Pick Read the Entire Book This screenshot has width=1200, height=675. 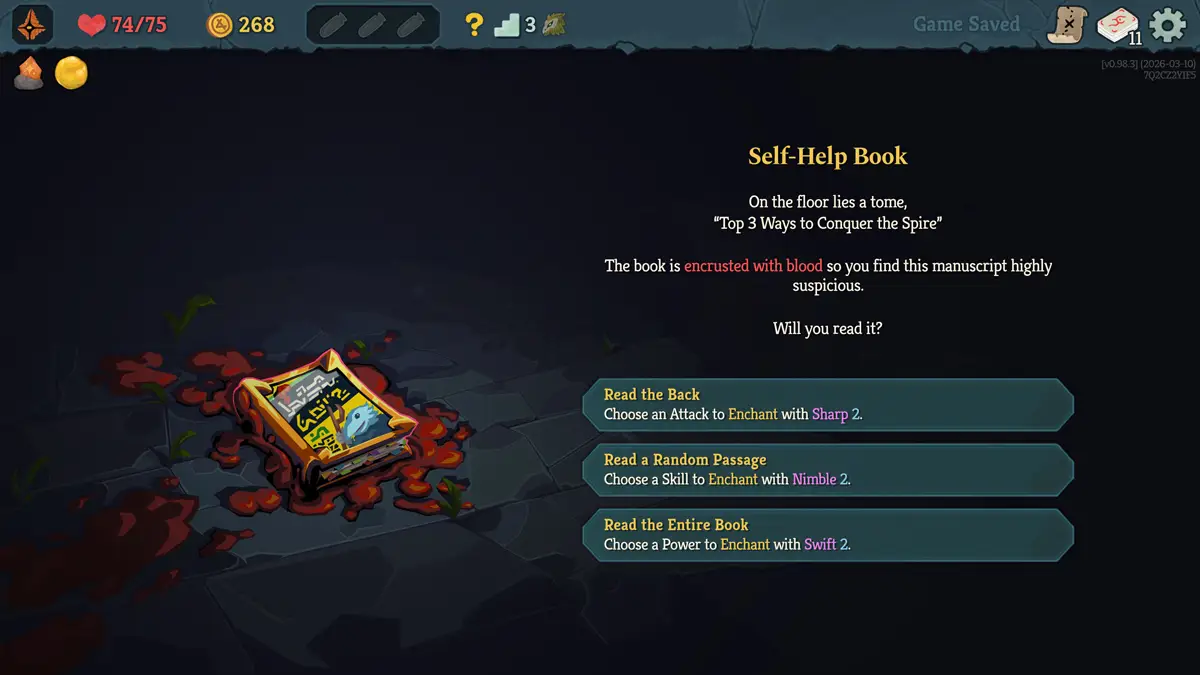pyautogui.click(x=828, y=534)
